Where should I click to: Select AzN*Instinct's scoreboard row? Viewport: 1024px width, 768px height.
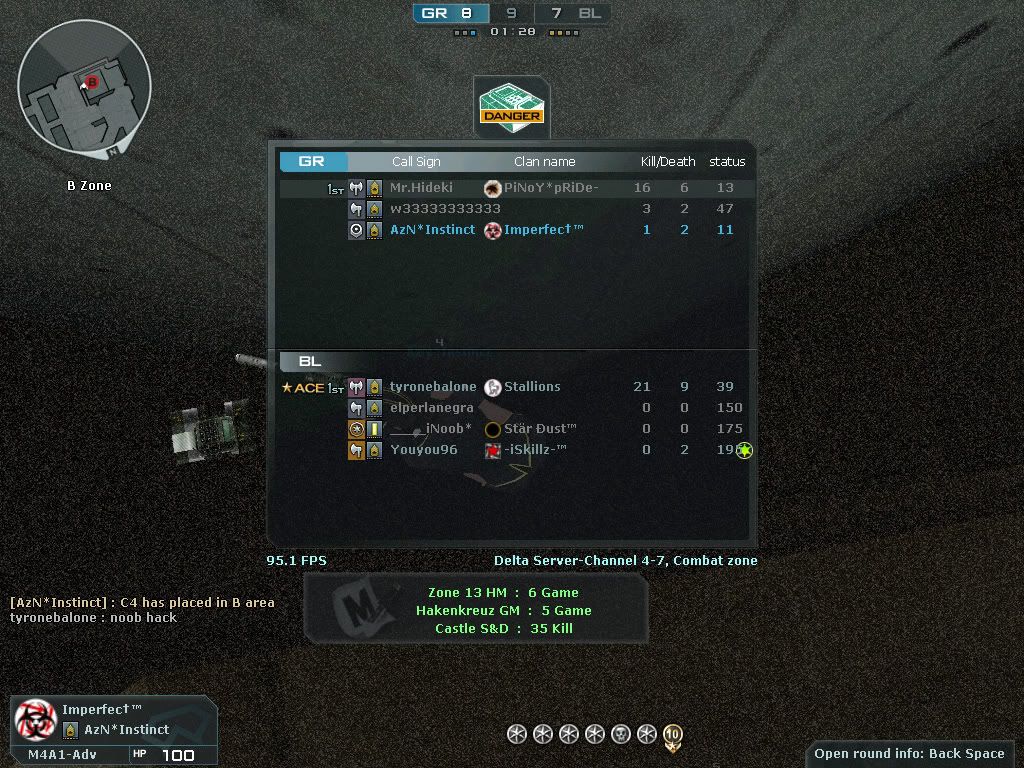512,230
